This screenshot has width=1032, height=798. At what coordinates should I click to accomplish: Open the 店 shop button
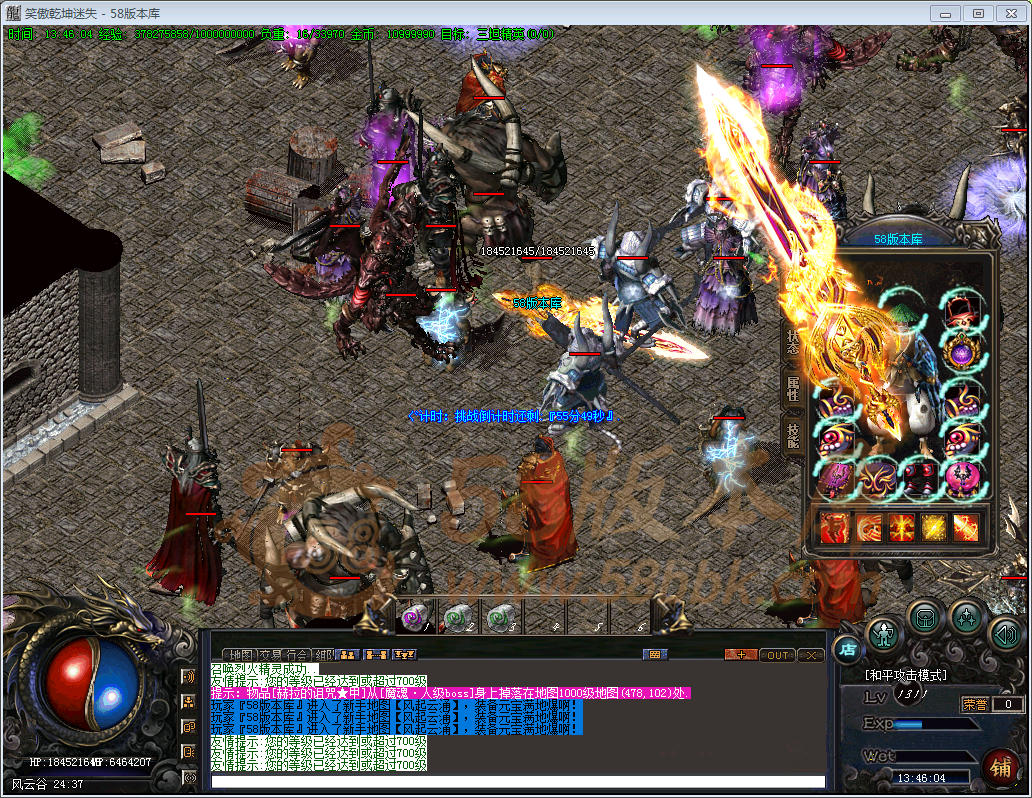846,649
